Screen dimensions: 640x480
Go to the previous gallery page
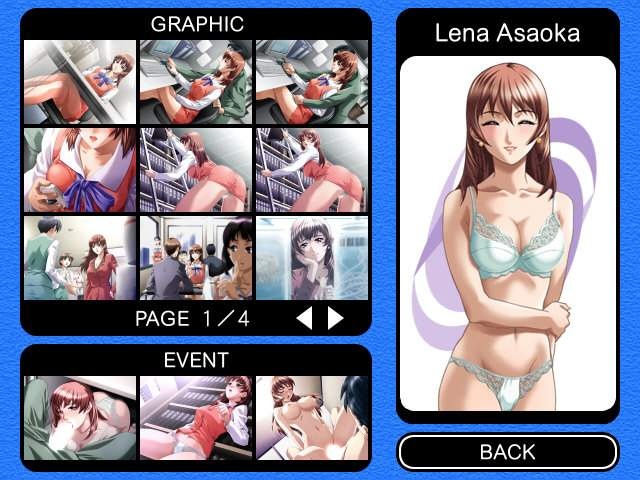[306, 319]
